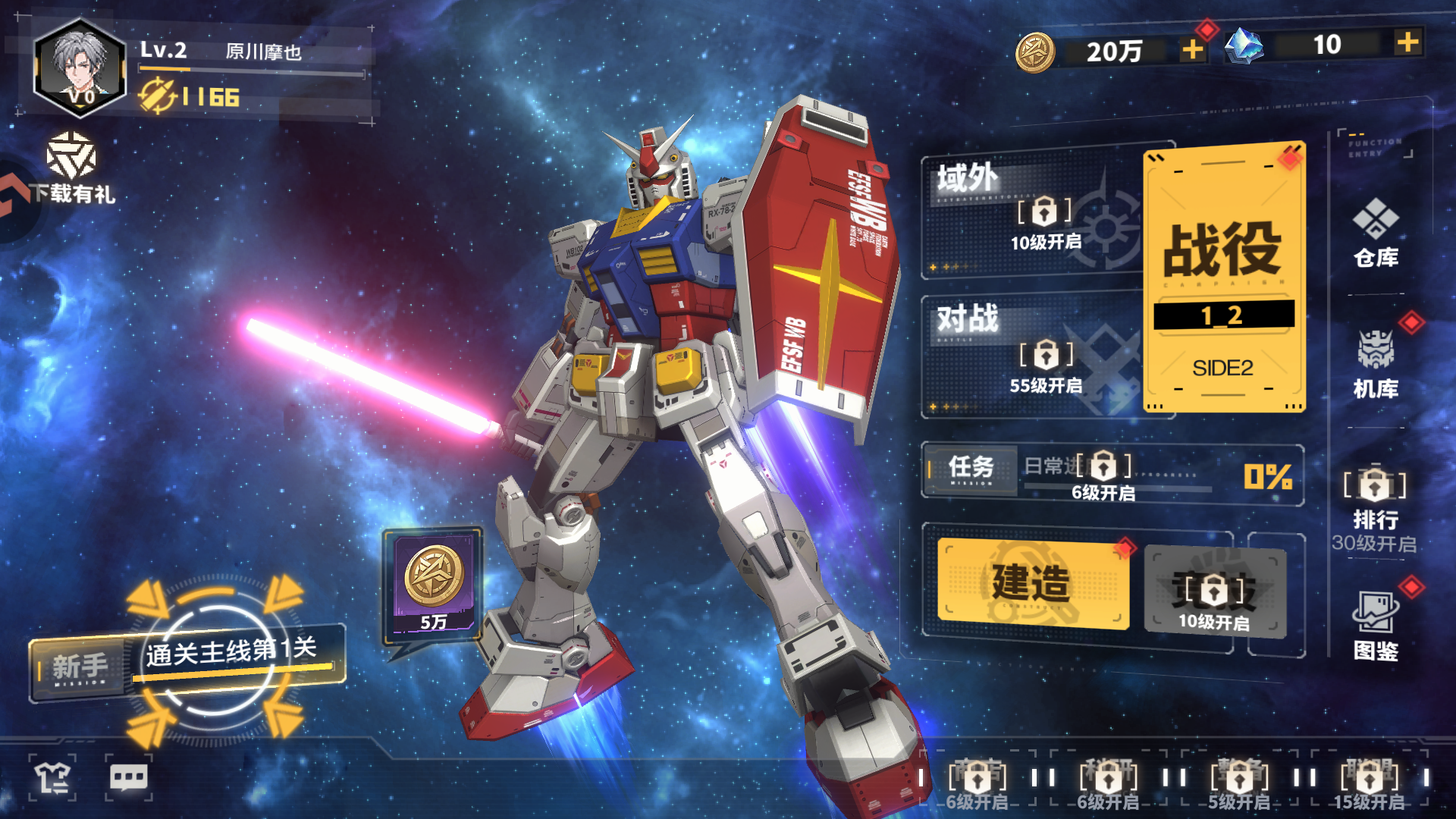1456x819 pixels.
Task: Add blue crystals with the plus button
Action: coord(1407,42)
